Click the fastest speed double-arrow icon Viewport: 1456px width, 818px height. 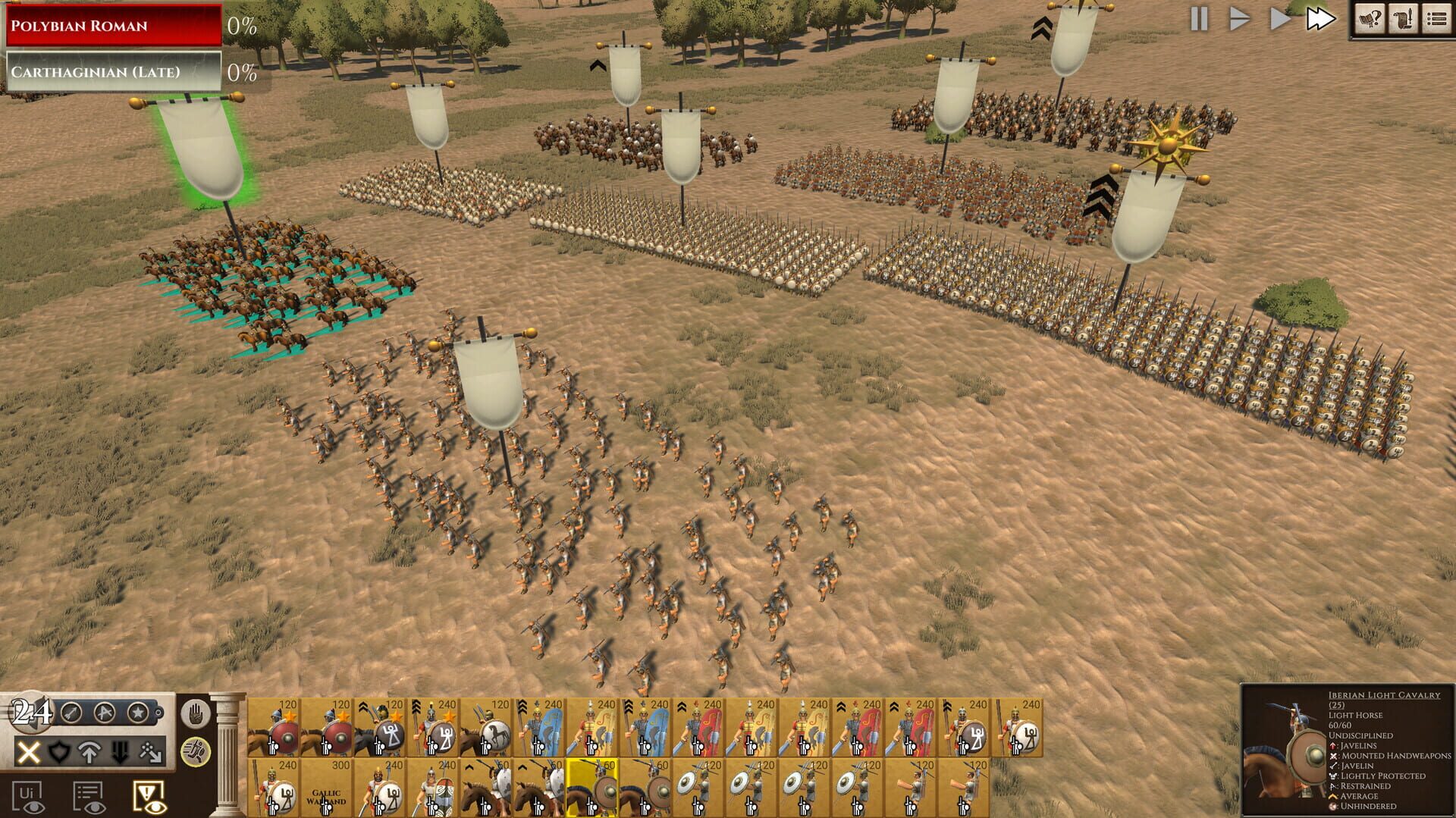point(1321,20)
